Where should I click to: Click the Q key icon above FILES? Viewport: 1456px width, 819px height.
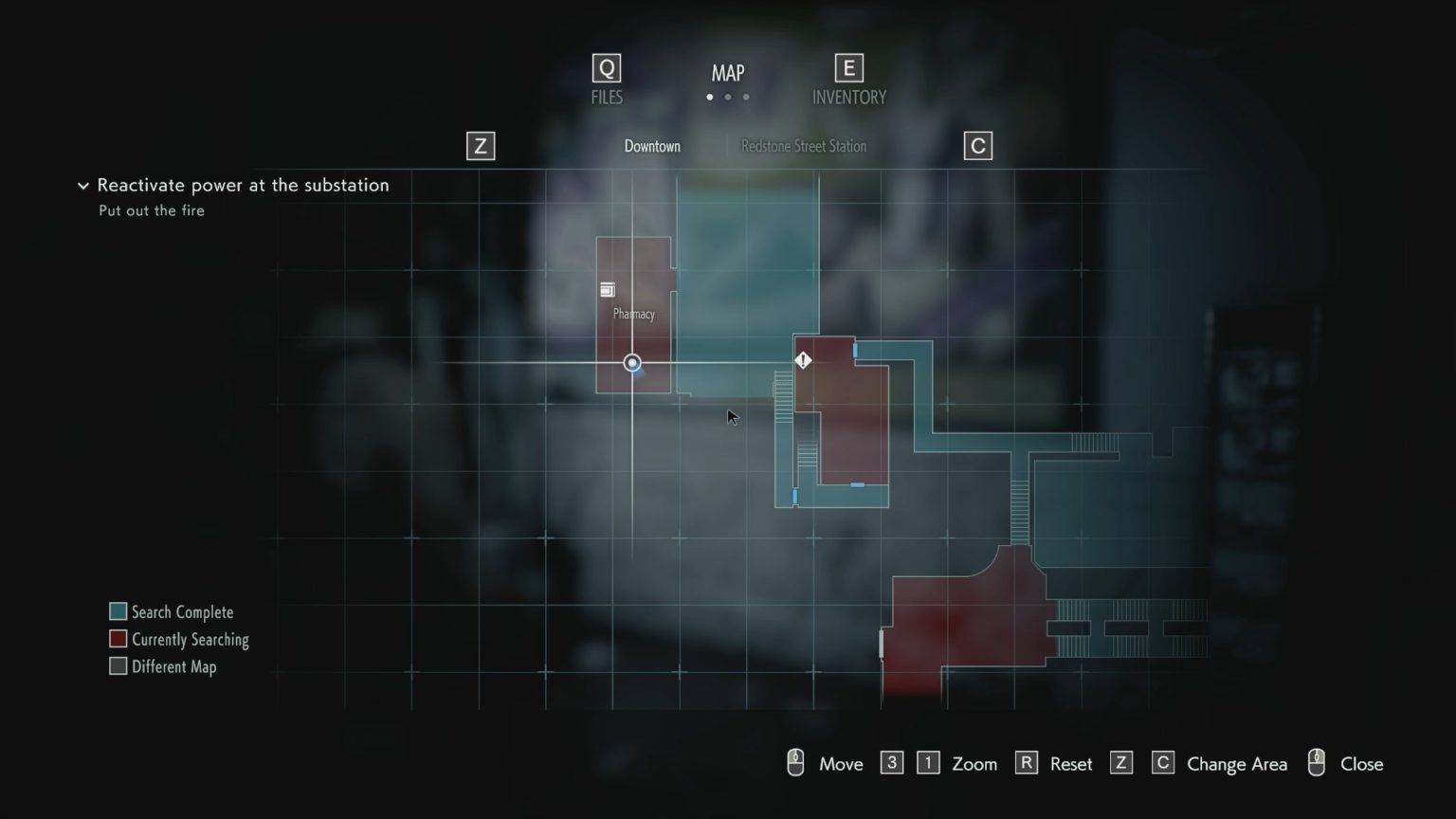click(605, 67)
